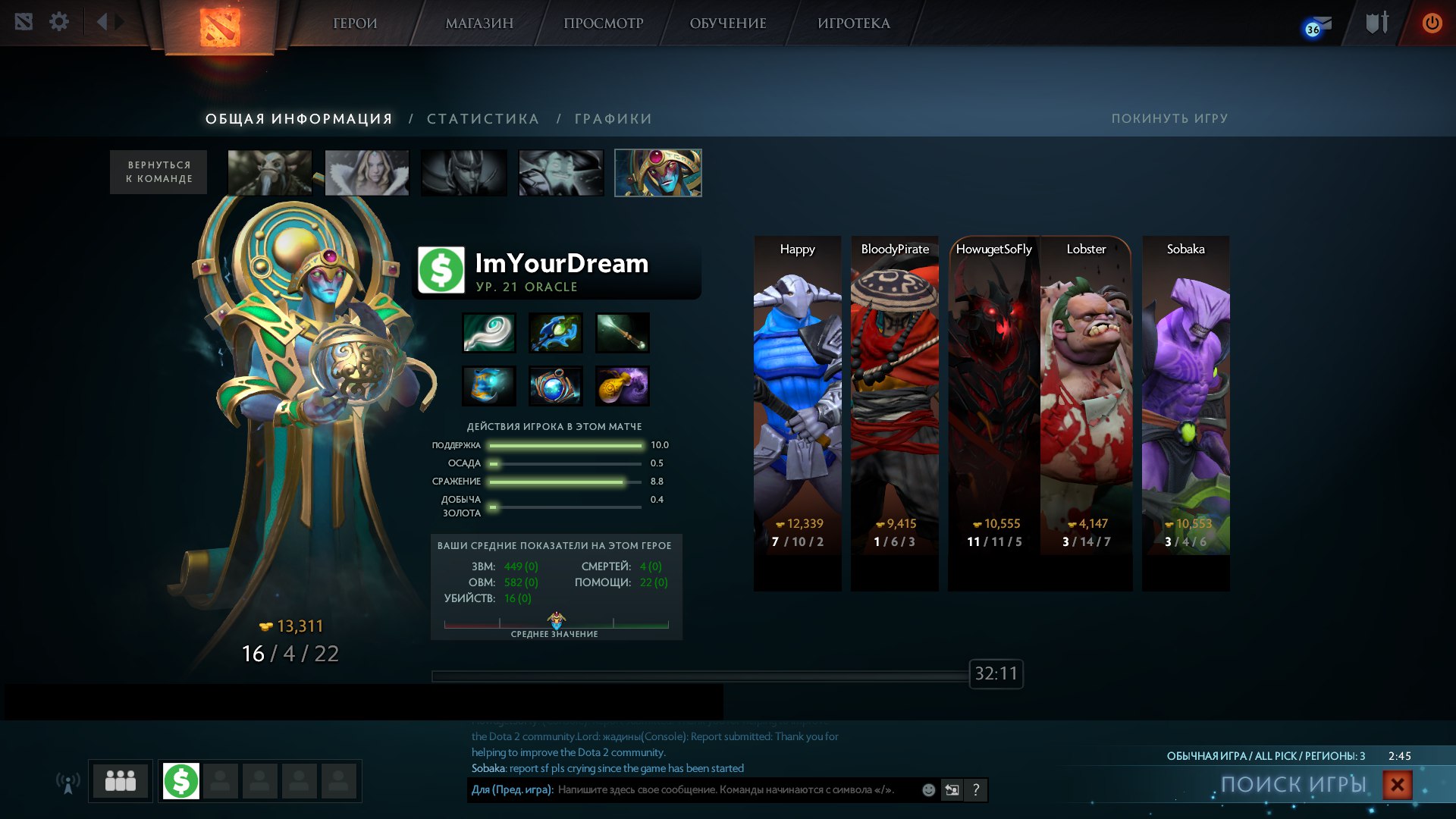Click ВЕРНУТЬСЯ К КОМАНДЕ button

click(158, 172)
